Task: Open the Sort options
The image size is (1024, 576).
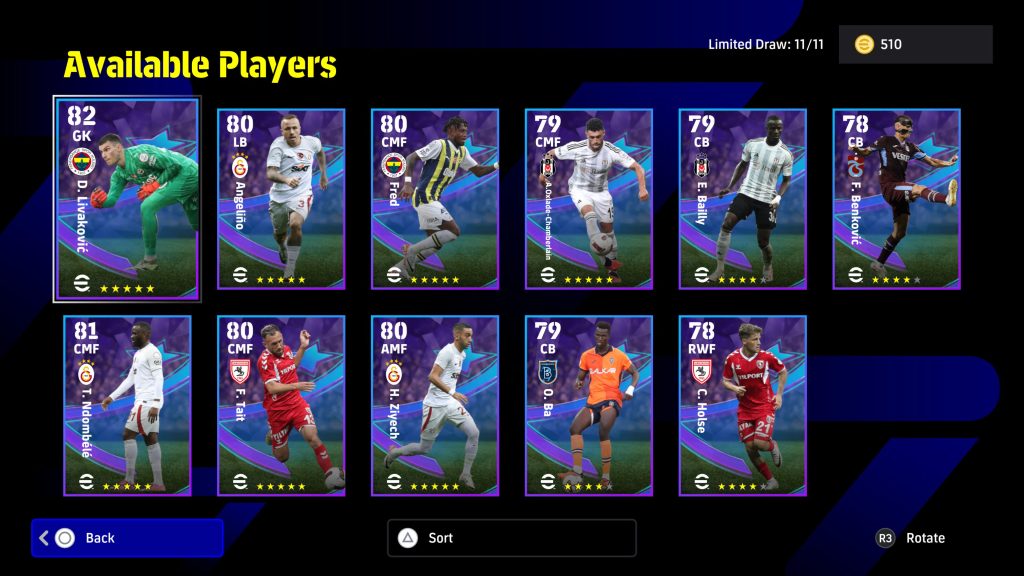Action: pyautogui.click(x=511, y=538)
